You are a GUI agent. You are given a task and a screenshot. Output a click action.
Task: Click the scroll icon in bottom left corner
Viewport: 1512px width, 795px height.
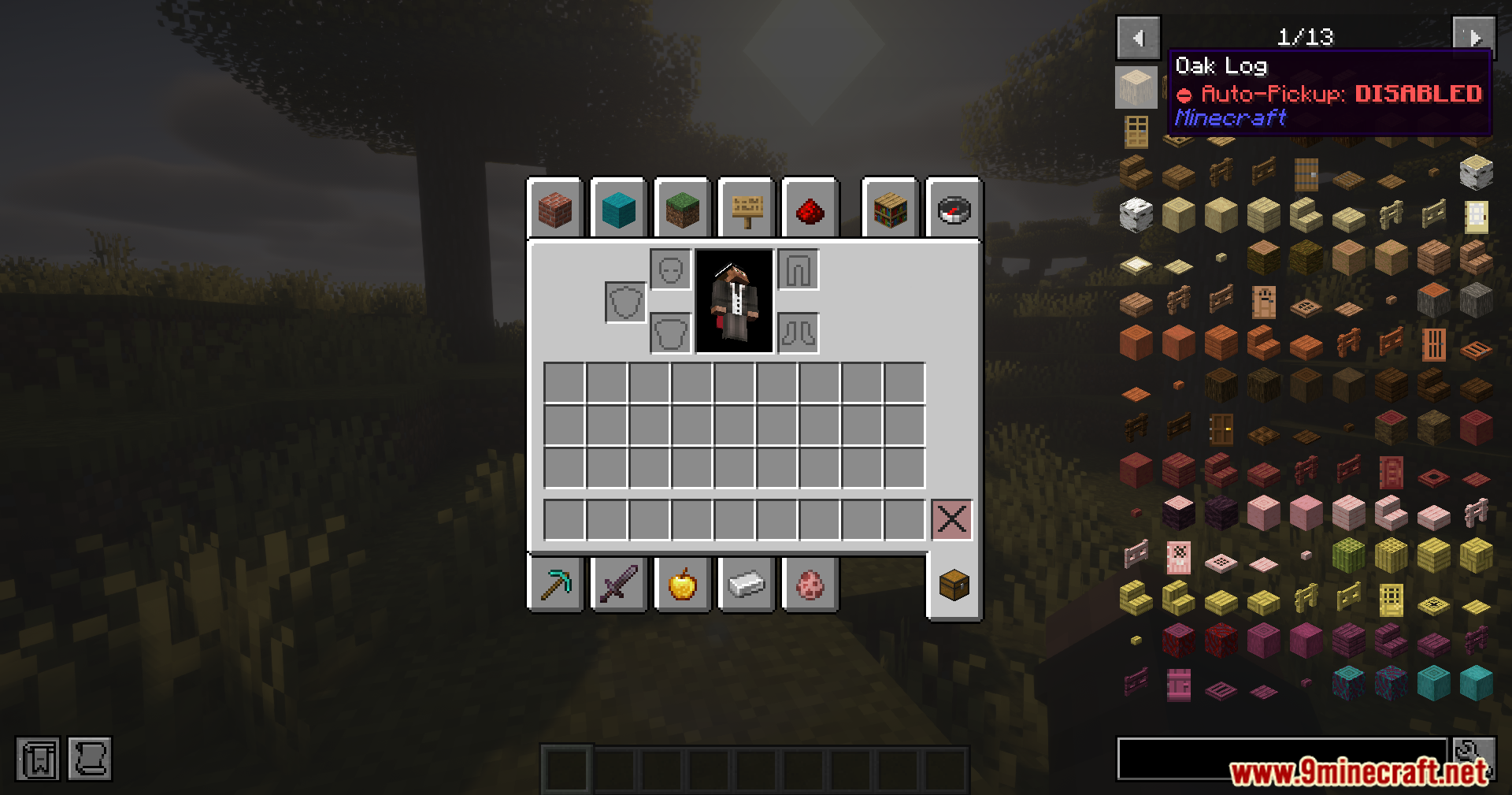(x=91, y=760)
